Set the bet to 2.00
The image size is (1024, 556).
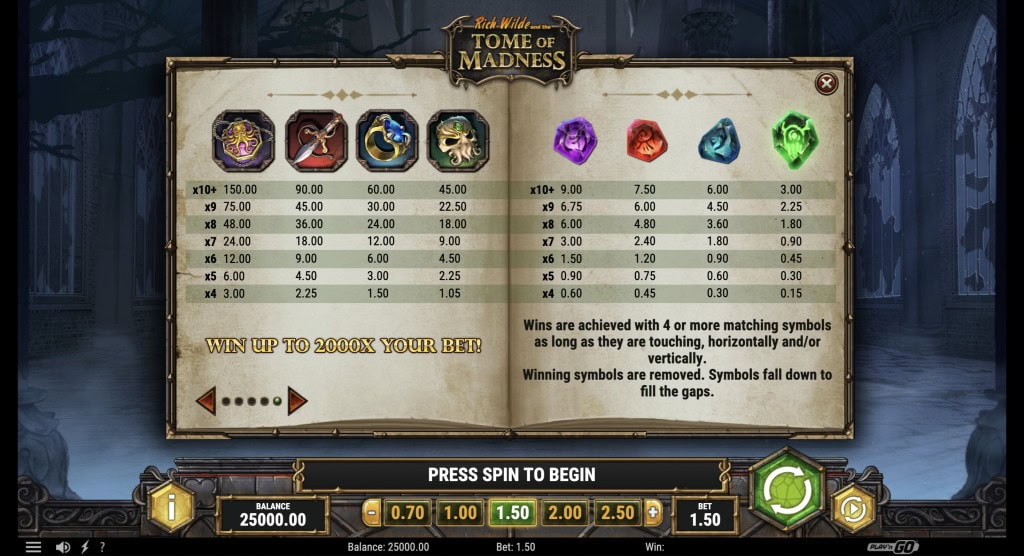565,513
